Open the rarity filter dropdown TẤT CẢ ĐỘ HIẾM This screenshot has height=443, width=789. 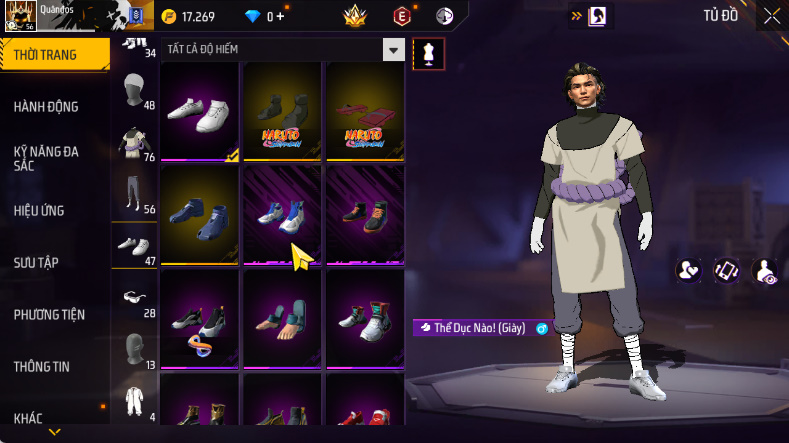tap(394, 49)
